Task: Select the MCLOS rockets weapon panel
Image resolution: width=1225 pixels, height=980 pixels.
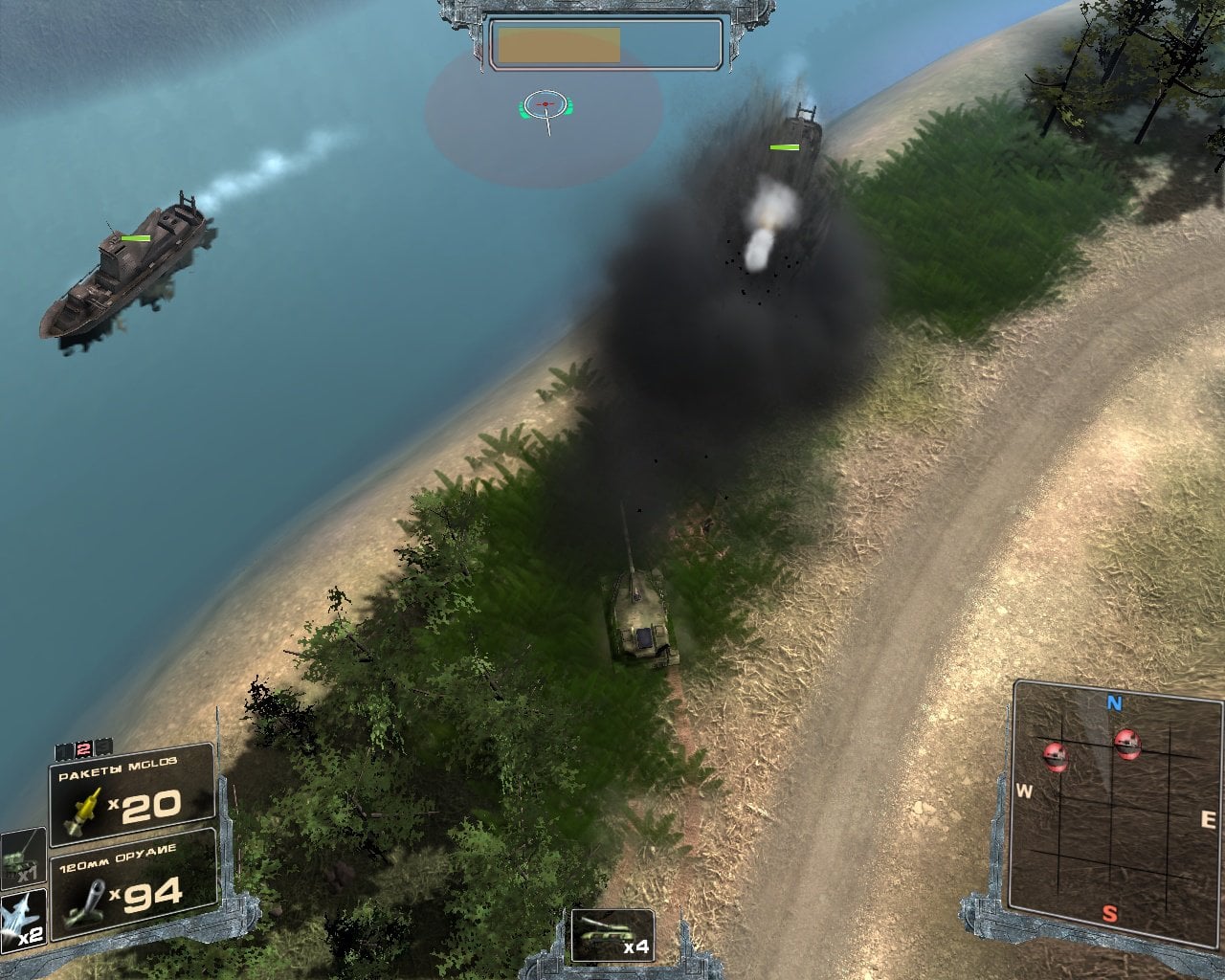Action: [x=131, y=795]
